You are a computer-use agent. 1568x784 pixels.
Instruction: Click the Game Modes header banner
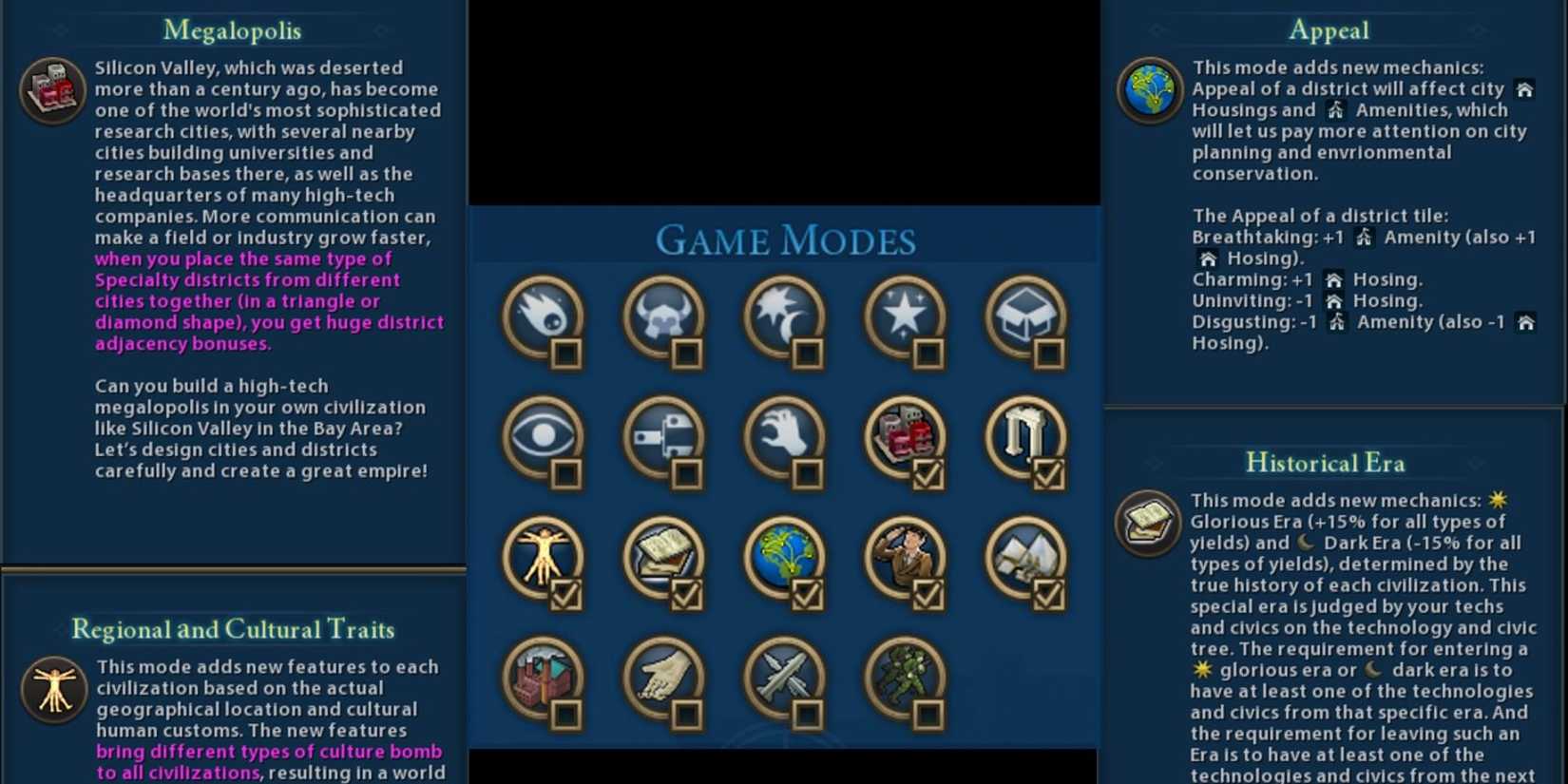pos(783,239)
